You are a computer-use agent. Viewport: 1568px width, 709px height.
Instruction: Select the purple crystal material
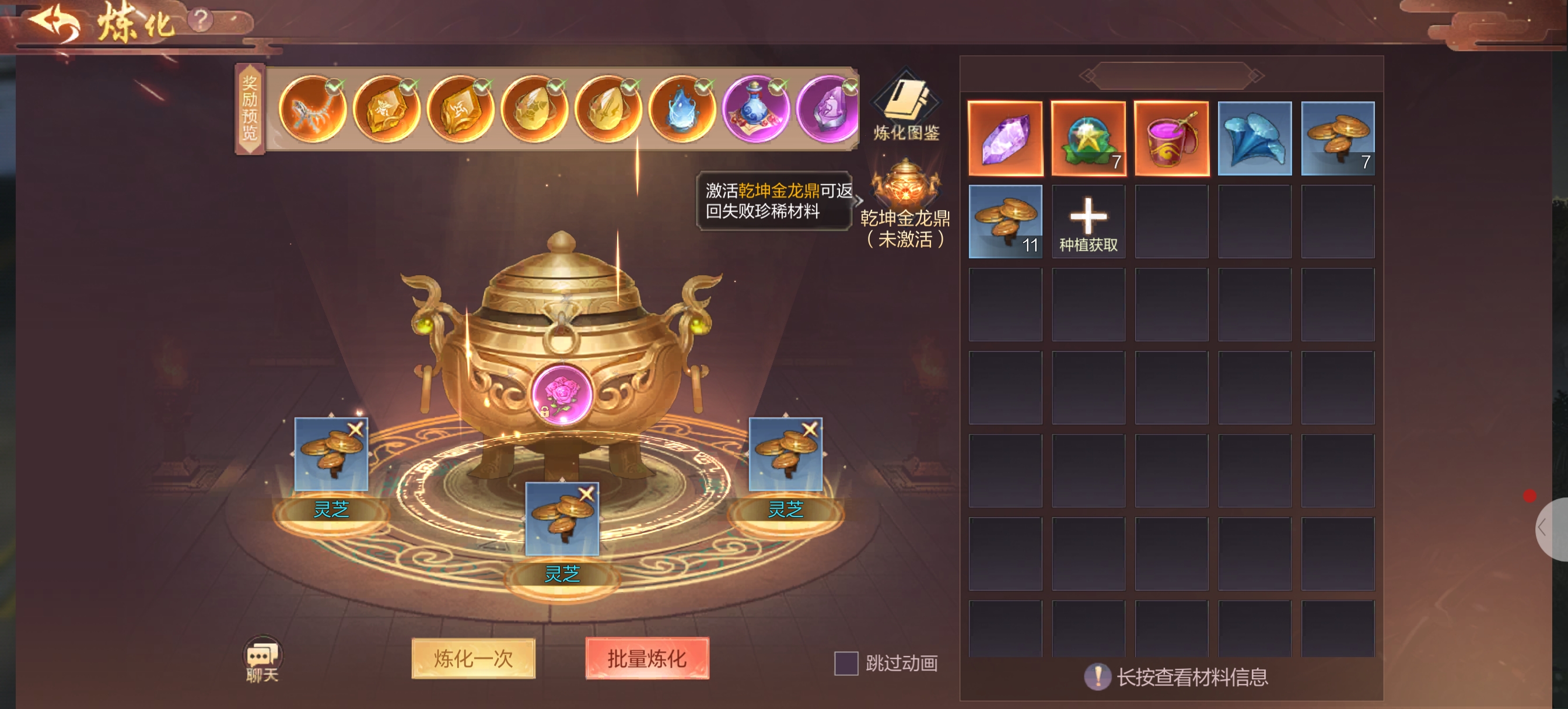[x=1005, y=139]
